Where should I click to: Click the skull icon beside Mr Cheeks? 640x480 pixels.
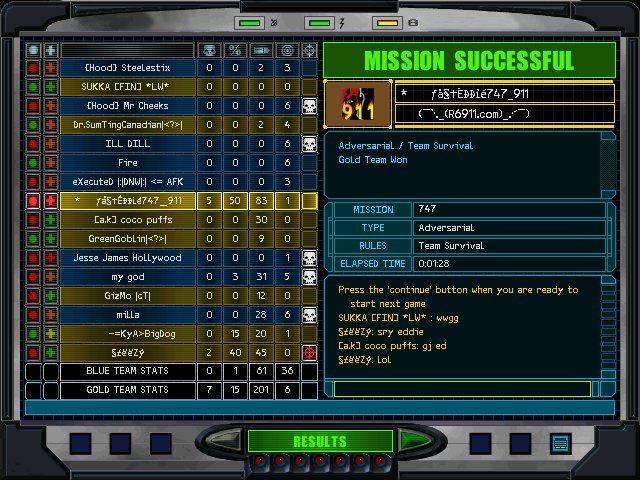click(310, 106)
